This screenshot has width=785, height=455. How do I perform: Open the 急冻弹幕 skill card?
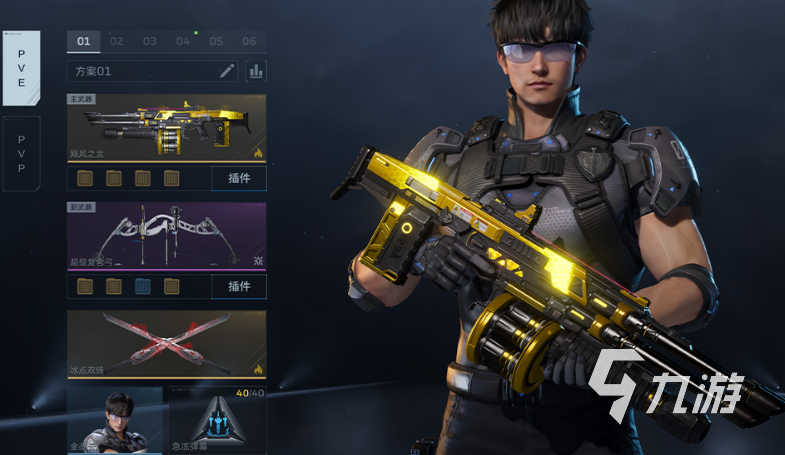point(217,420)
